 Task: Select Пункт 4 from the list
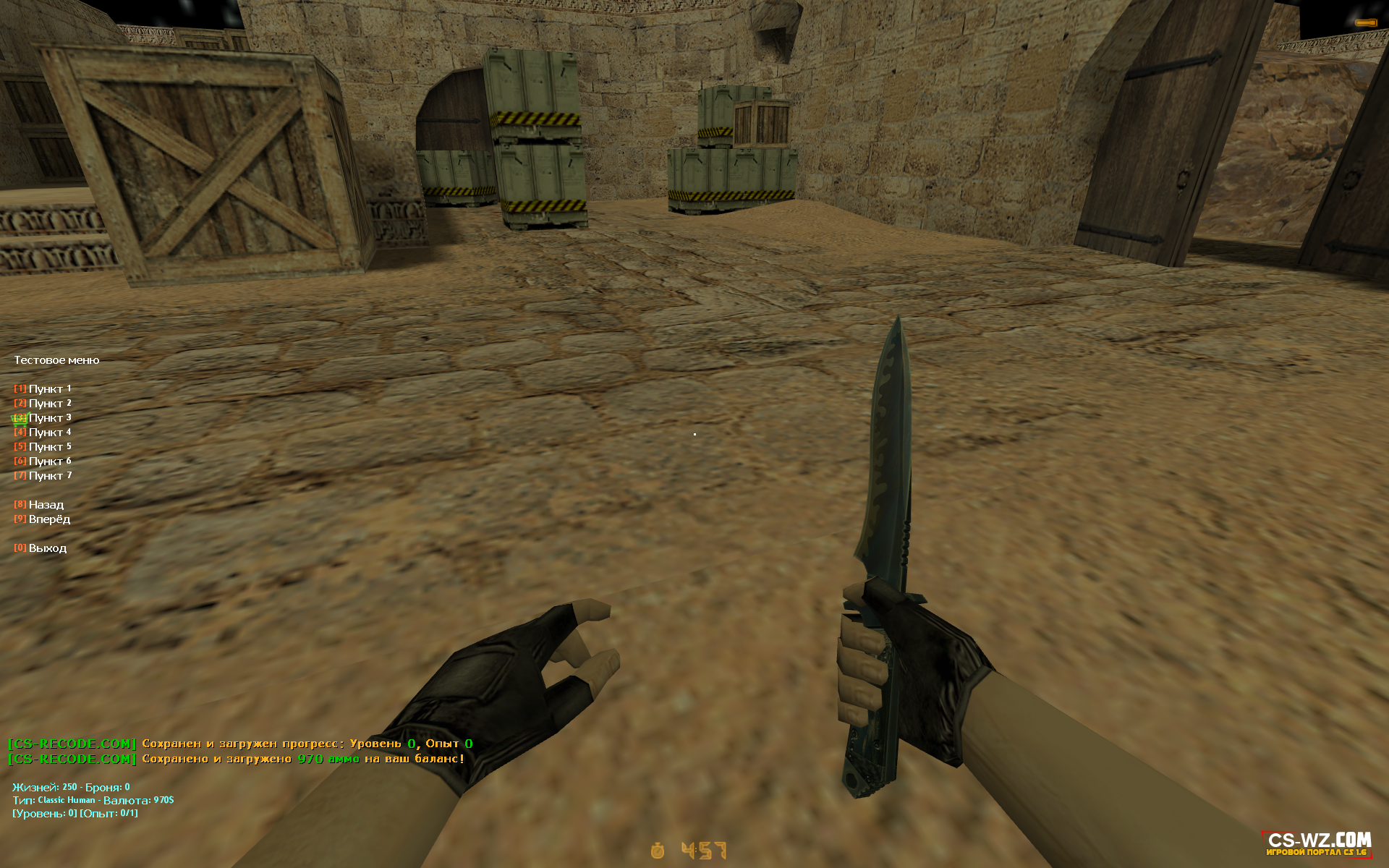(x=45, y=433)
